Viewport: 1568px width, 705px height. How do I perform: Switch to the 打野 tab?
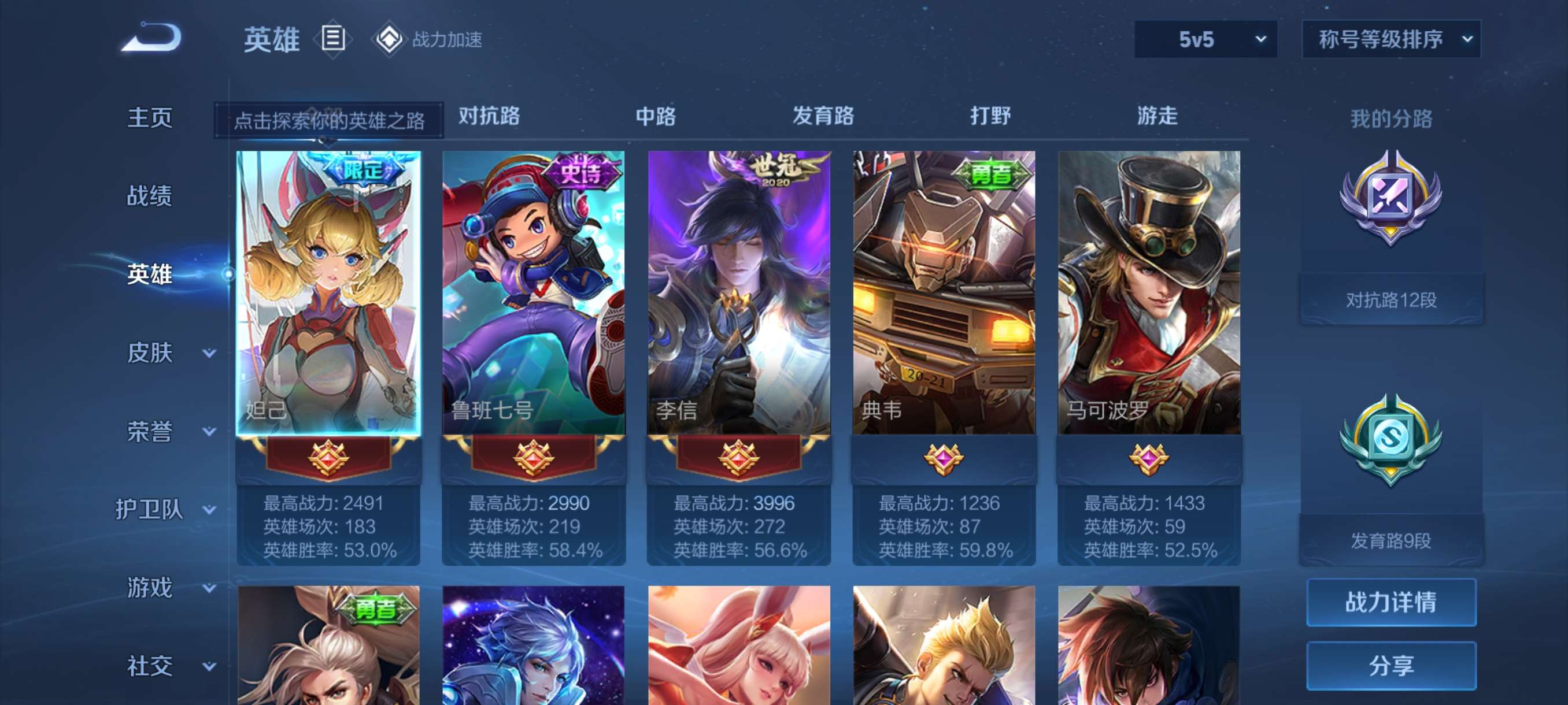[990, 116]
